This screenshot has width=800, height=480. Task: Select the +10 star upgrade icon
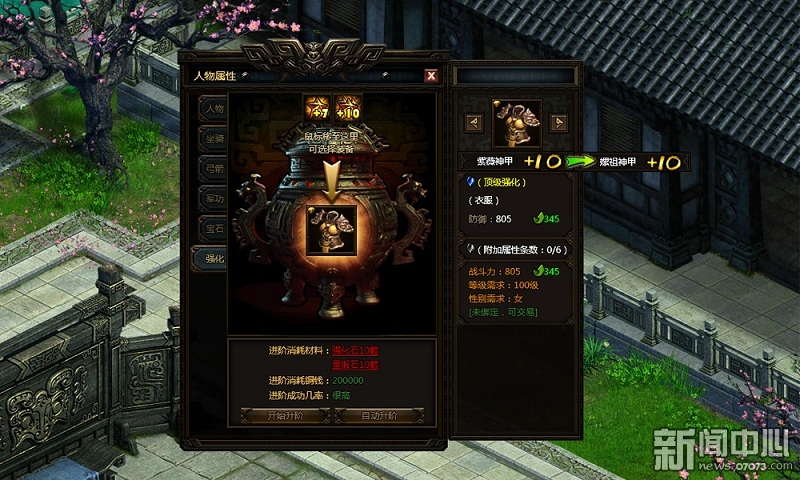[348, 107]
